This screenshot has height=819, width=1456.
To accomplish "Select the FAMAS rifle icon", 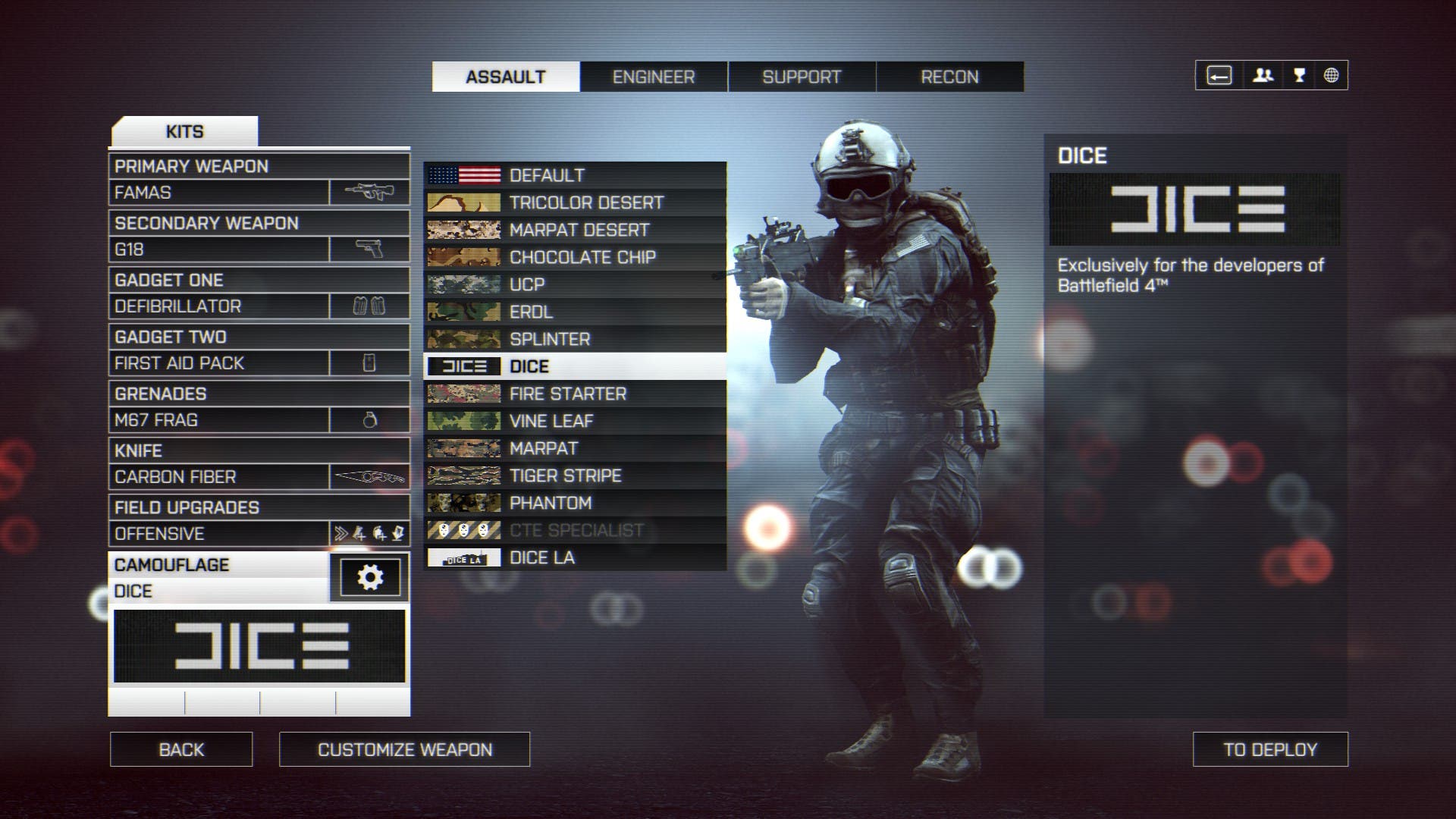I will 371,191.
